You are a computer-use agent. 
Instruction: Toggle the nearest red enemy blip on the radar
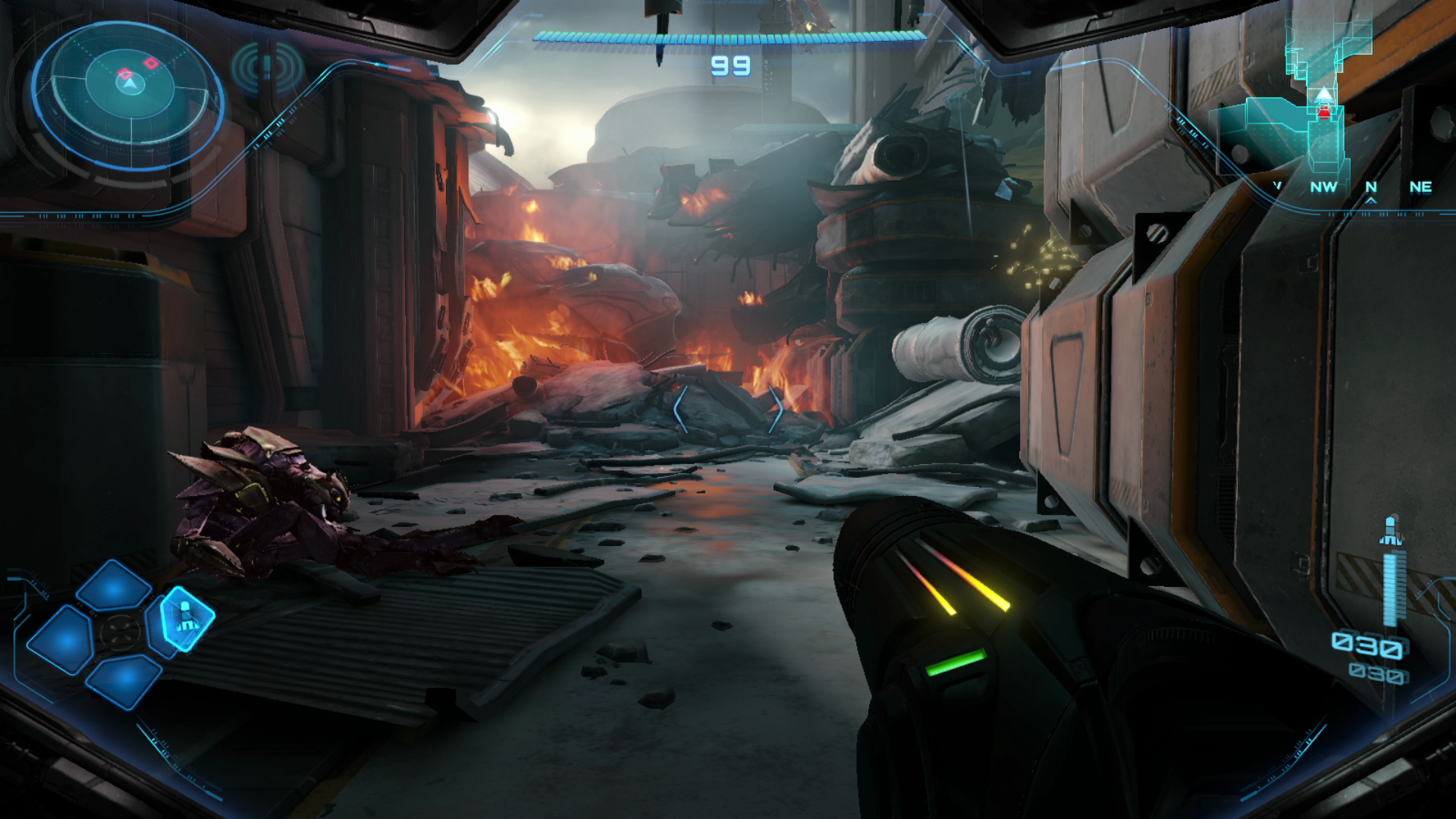click(125, 74)
